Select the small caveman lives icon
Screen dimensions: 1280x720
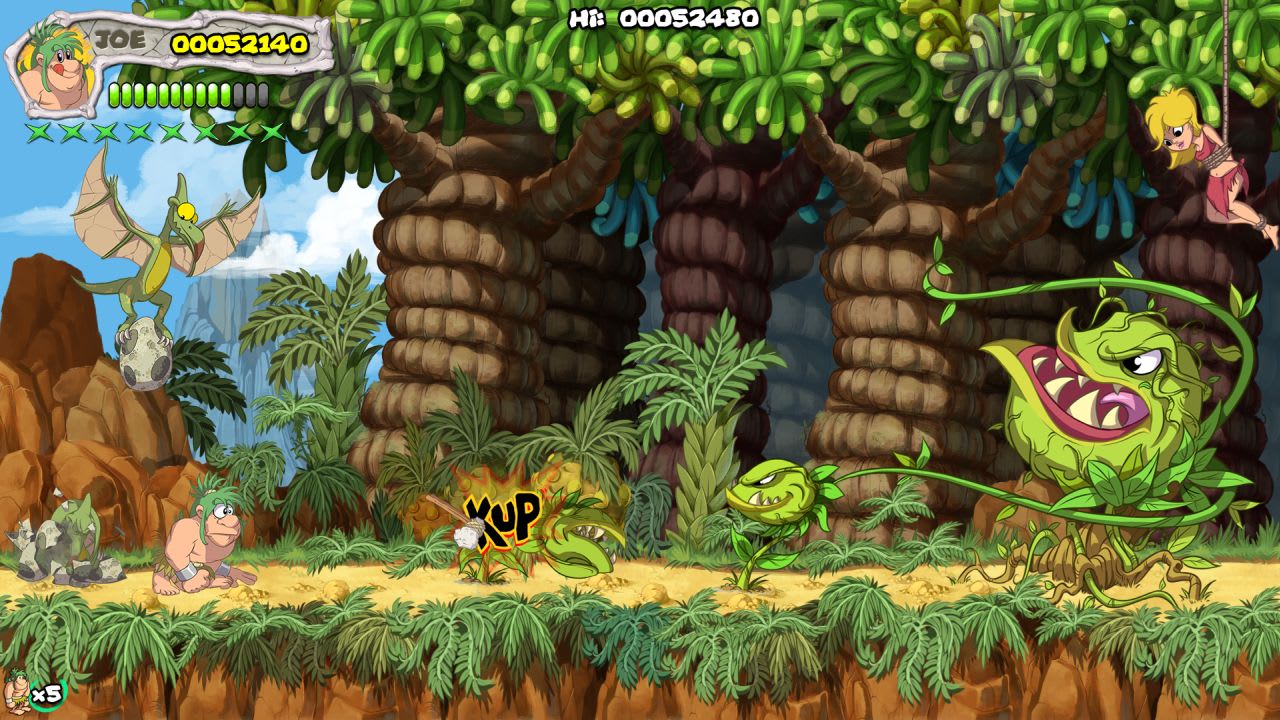(x=17, y=690)
